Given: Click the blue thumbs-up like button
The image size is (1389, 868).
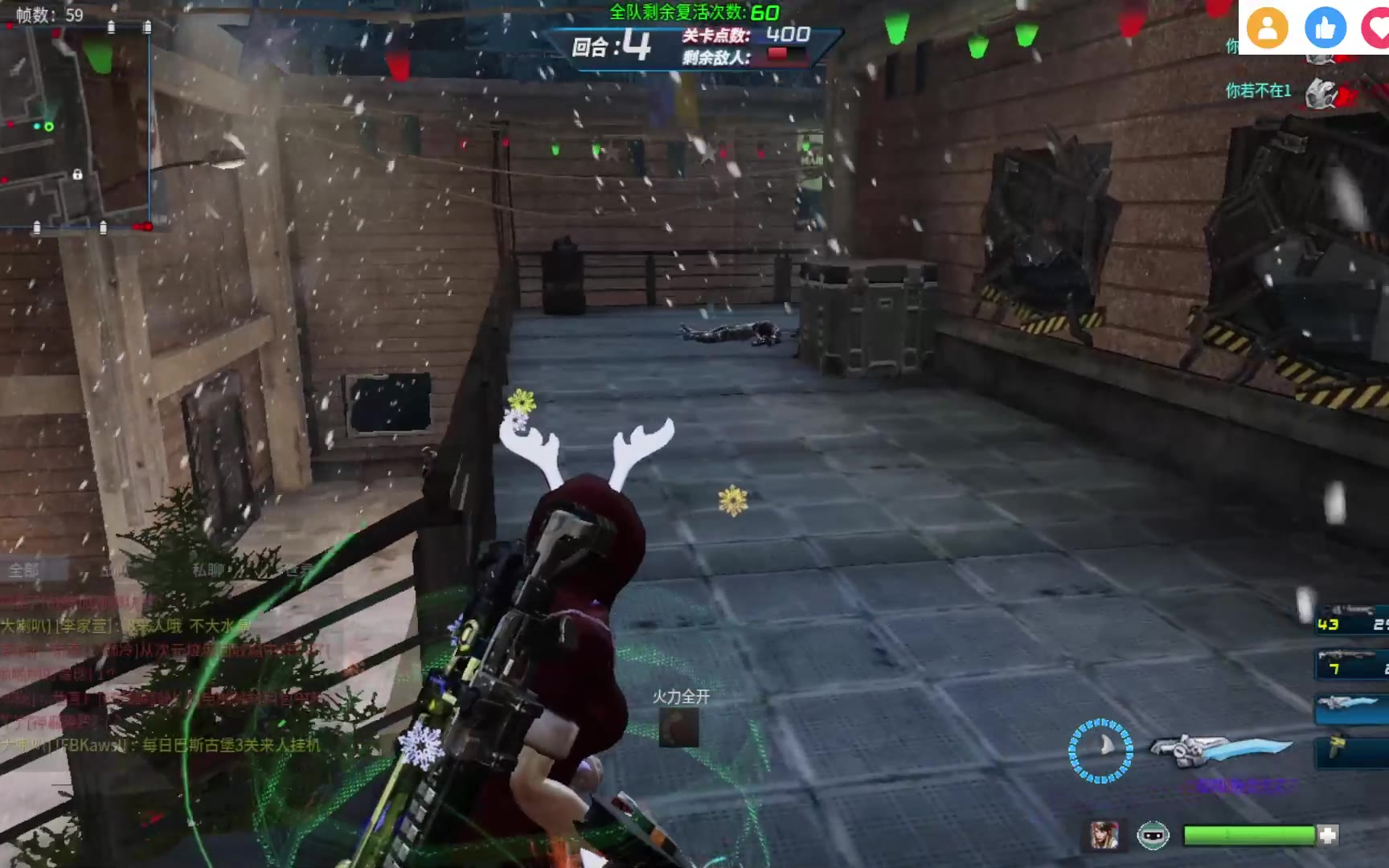Looking at the screenshot, I should (x=1325, y=27).
